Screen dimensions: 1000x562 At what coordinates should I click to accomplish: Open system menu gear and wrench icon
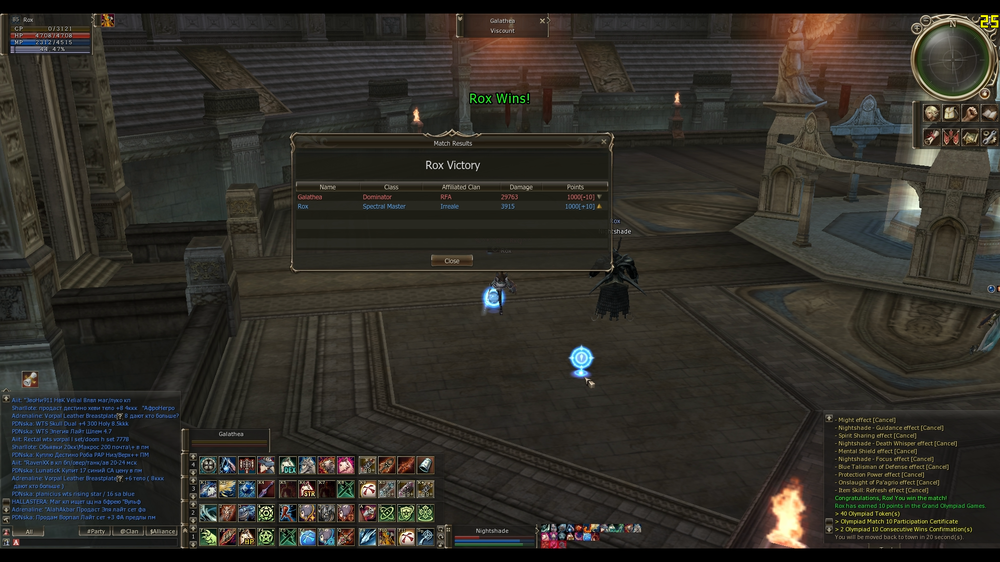point(988,136)
